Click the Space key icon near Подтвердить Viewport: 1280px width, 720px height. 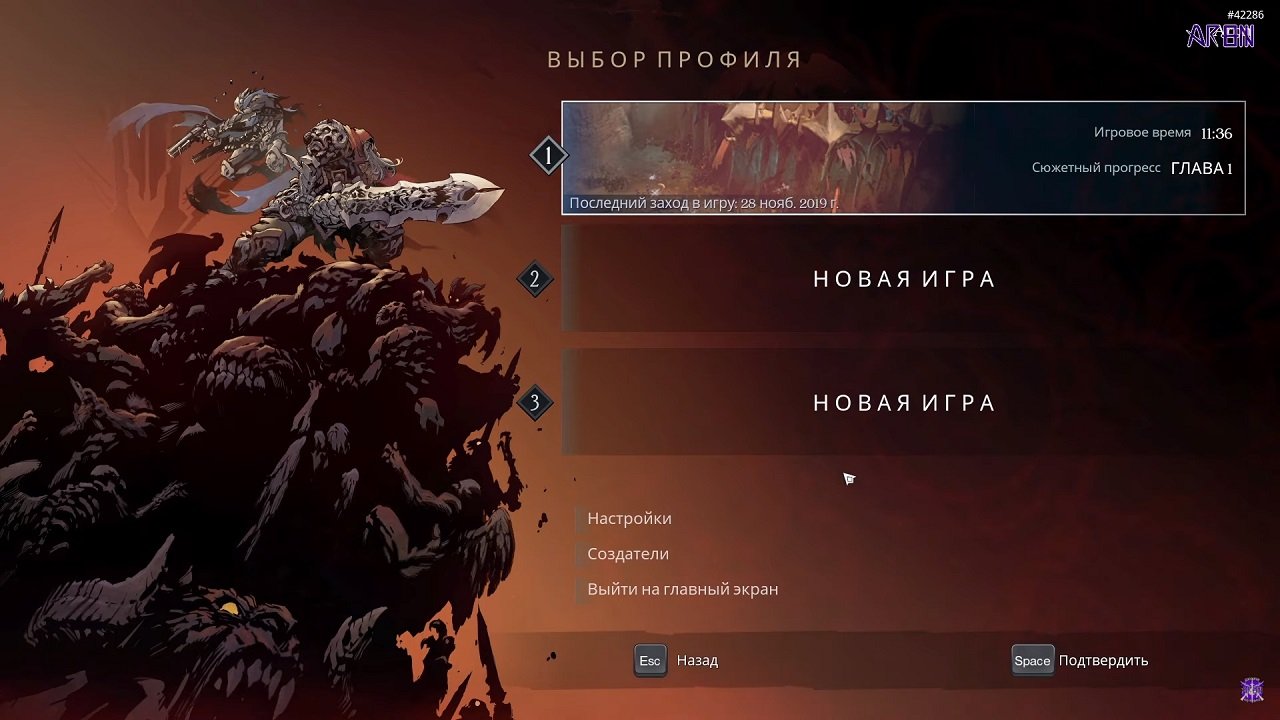(x=1032, y=660)
